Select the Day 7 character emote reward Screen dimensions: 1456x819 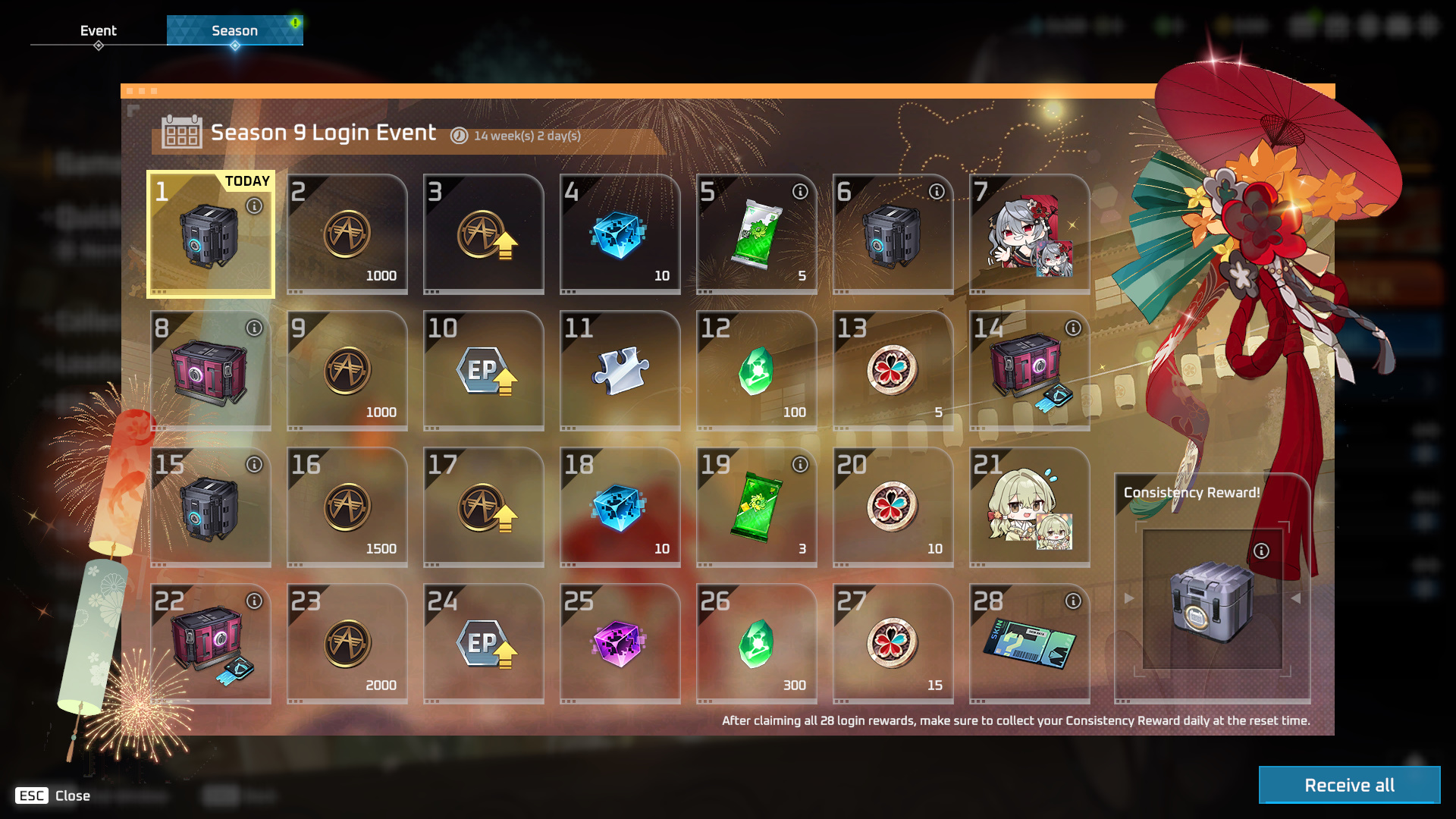[x=1029, y=235]
